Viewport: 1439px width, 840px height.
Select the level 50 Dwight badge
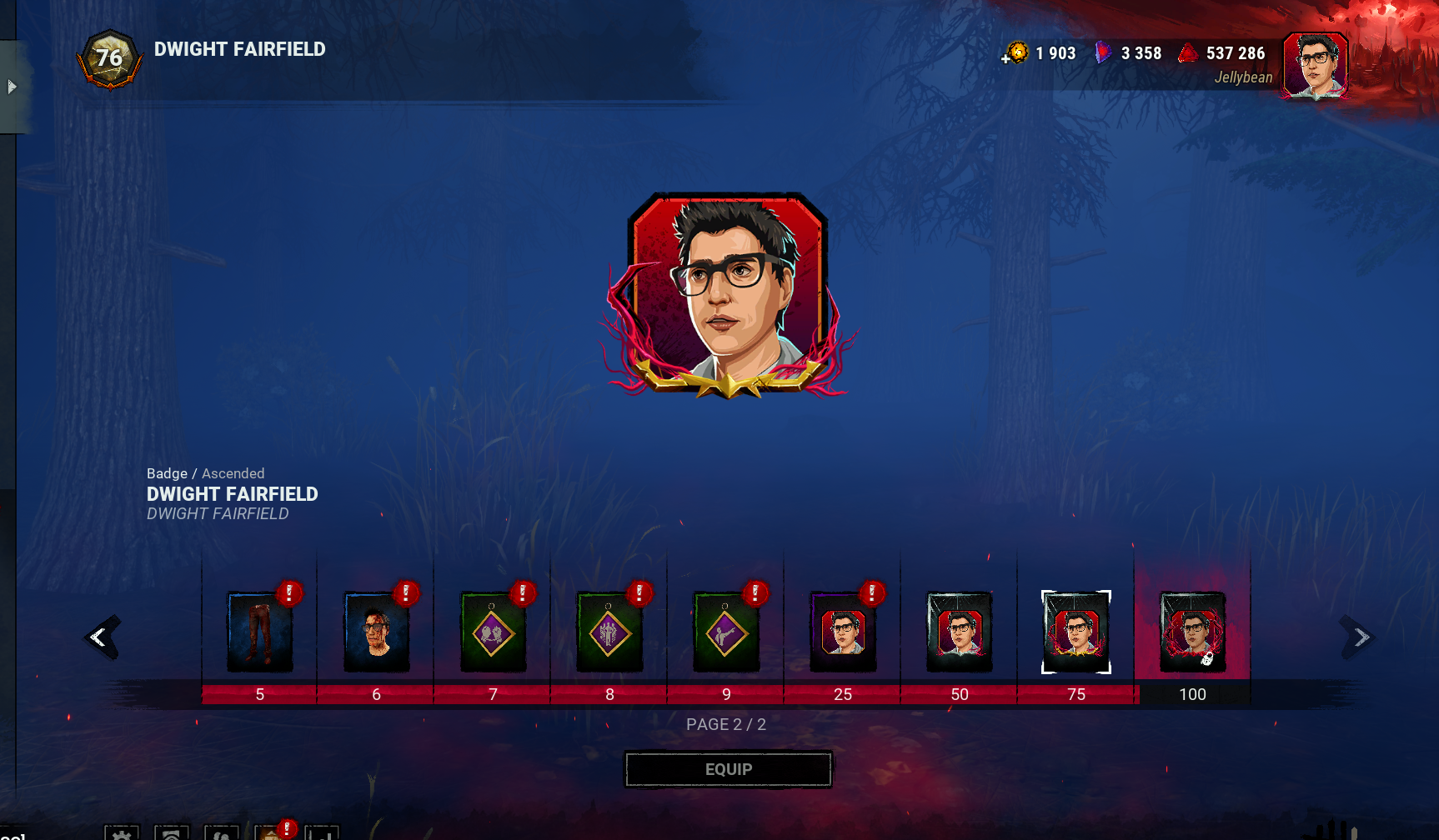(x=960, y=632)
